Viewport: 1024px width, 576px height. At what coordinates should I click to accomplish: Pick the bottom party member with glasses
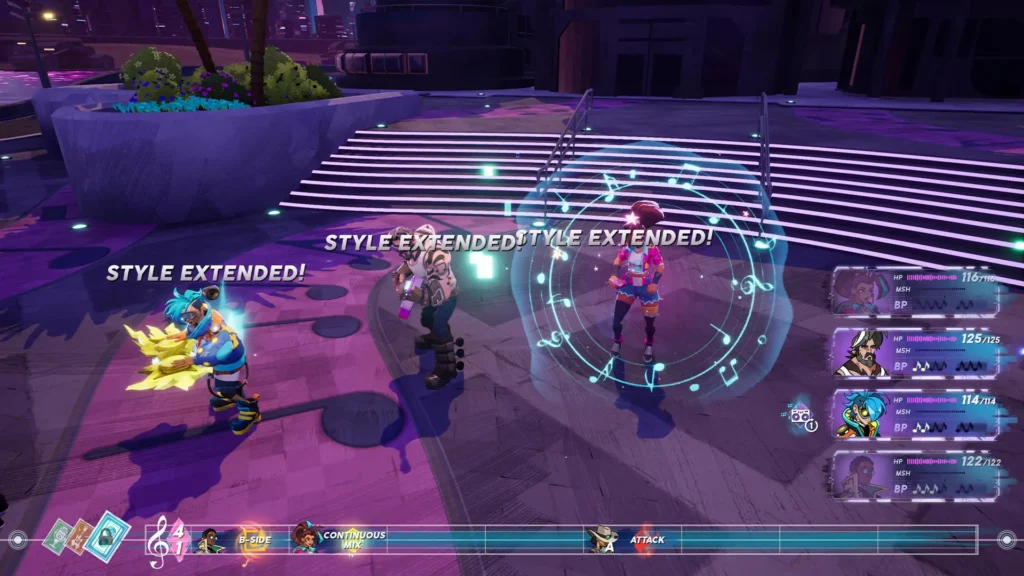(915, 474)
